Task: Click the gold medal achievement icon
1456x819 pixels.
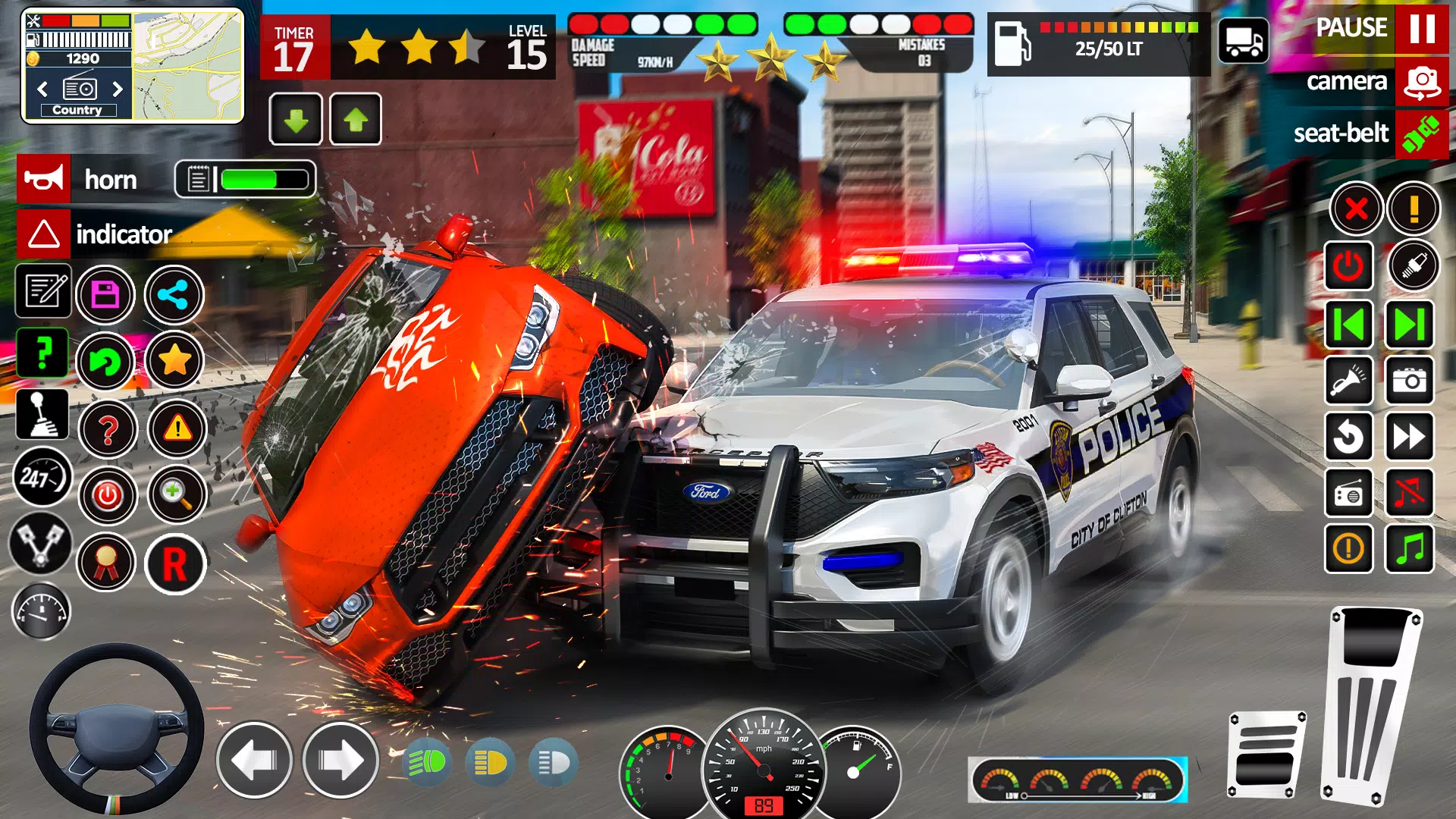Action: [x=106, y=563]
